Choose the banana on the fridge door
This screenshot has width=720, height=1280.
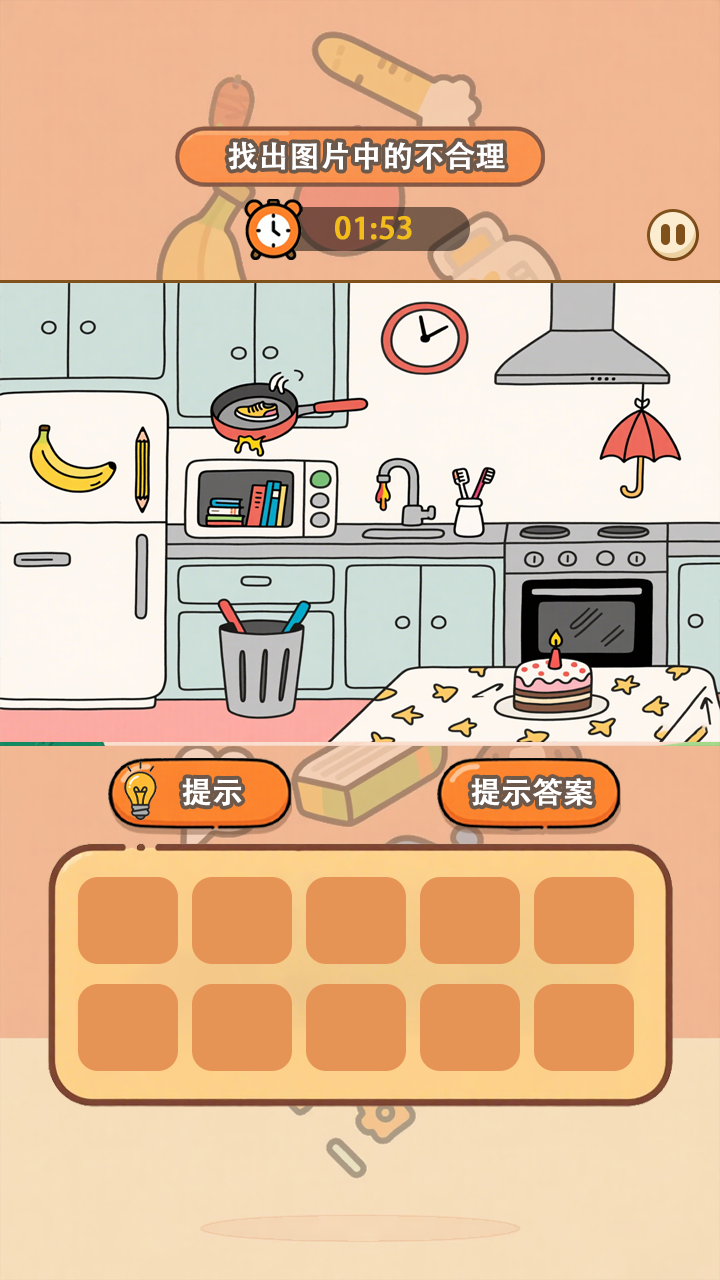(70, 461)
